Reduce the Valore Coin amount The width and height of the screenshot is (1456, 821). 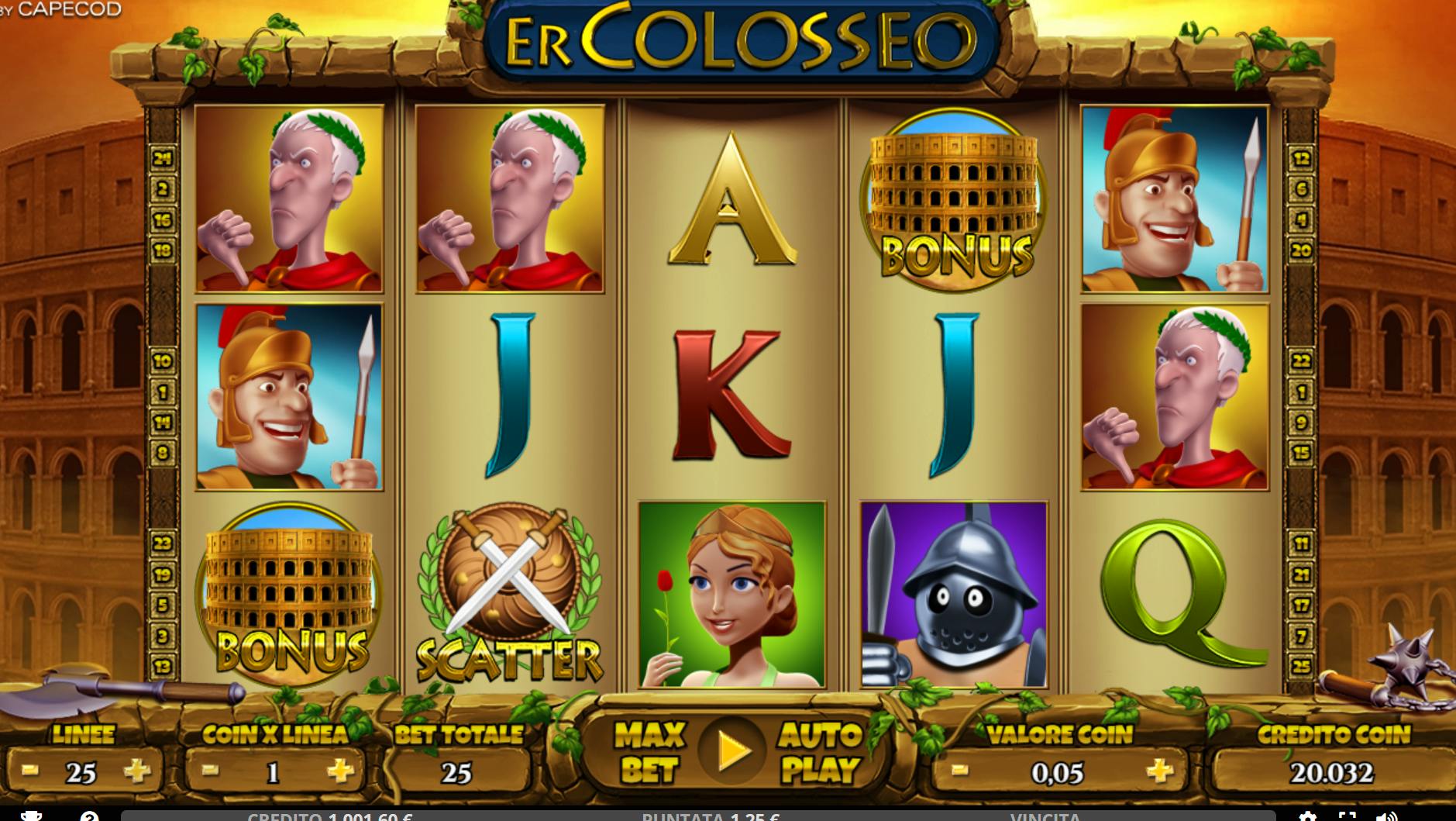(959, 771)
